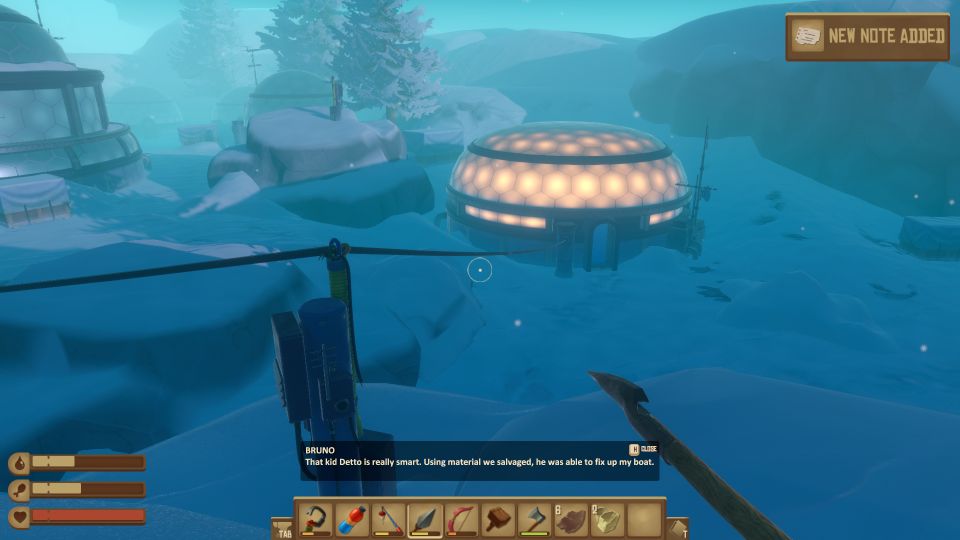
Task: Select the wooden hammer slot
Action: [x=499, y=520]
